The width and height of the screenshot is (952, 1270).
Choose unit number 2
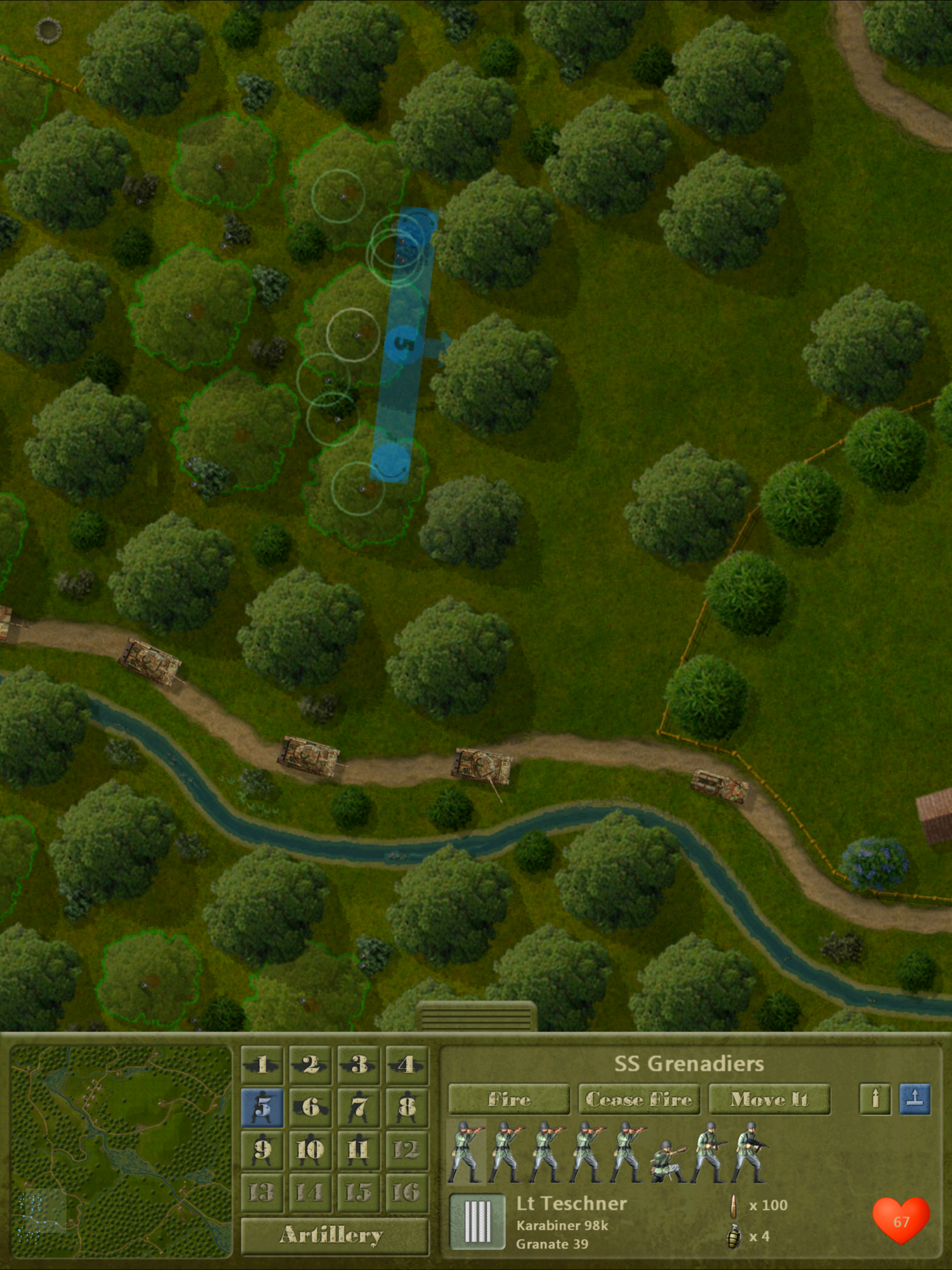click(x=310, y=1065)
